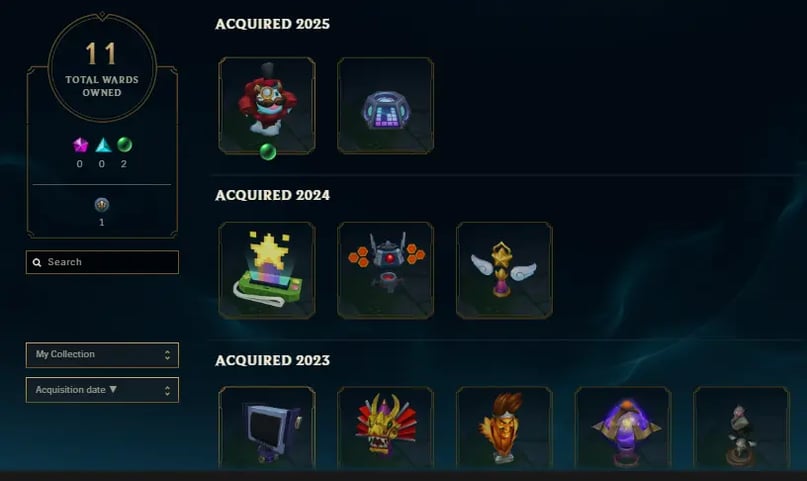The height and width of the screenshot is (481, 807).
Task: Select the robot ward with orange hexagons
Action: (x=385, y=270)
